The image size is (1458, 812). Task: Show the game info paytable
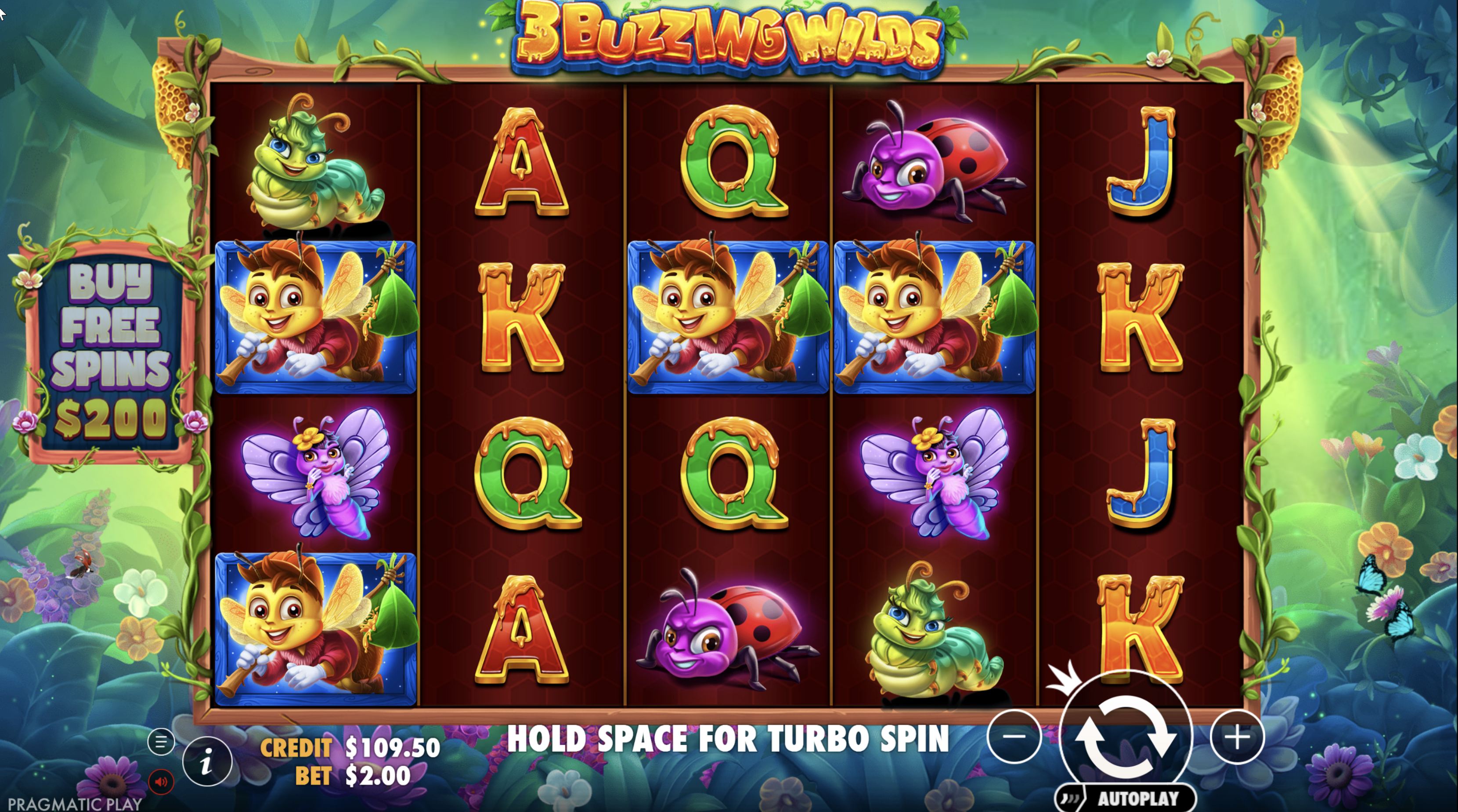click(x=207, y=762)
